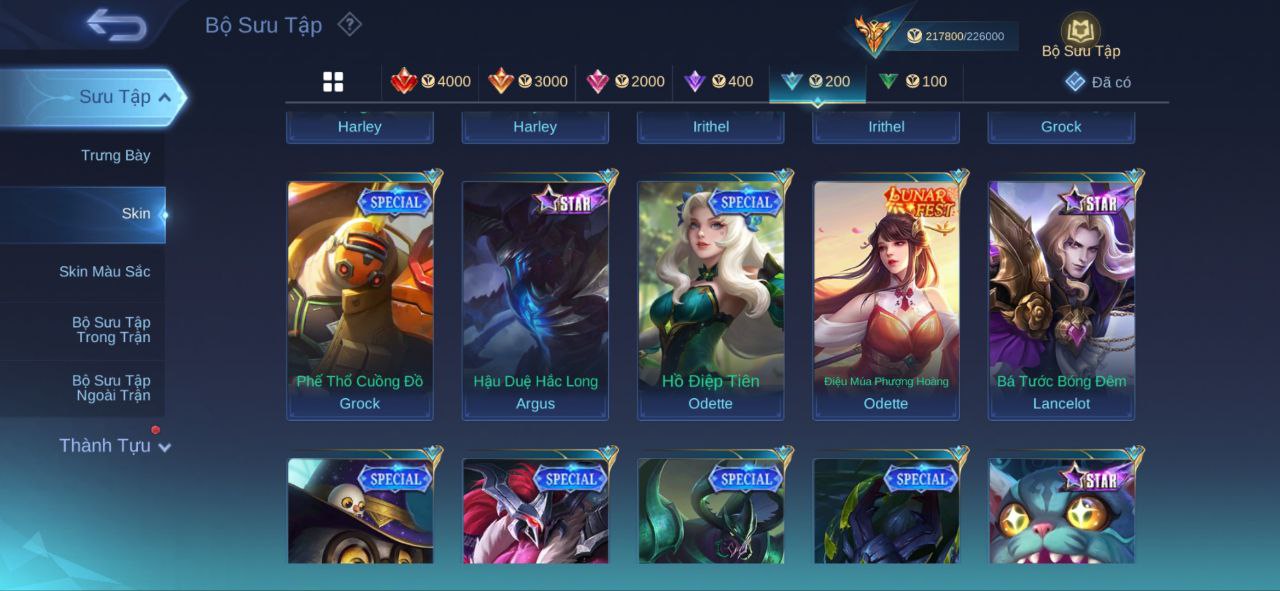
Task: Open the Bộ Sưu Tập help question mark
Action: (349, 24)
